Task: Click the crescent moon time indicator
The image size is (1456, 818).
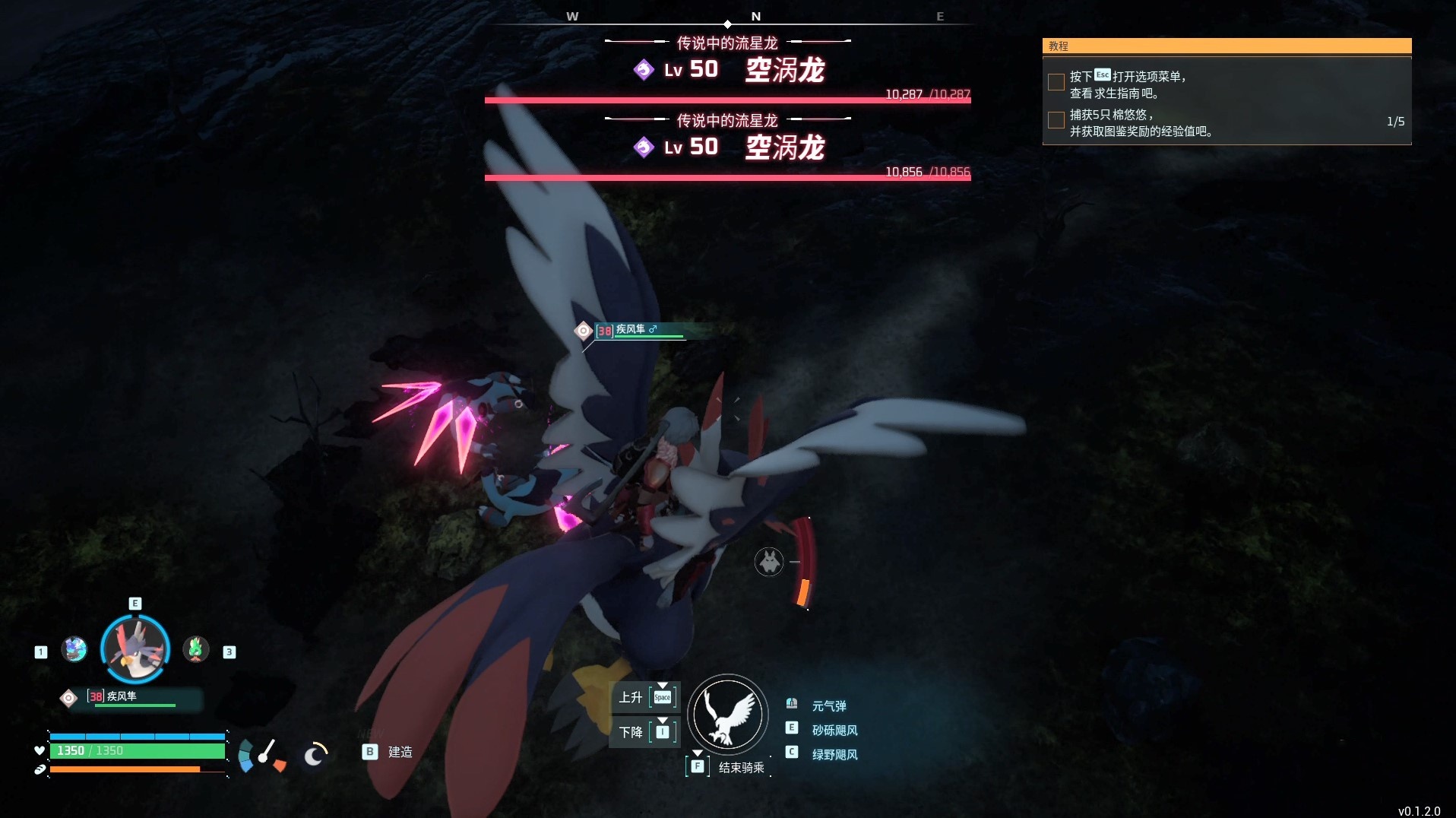Action: (315, 755)
